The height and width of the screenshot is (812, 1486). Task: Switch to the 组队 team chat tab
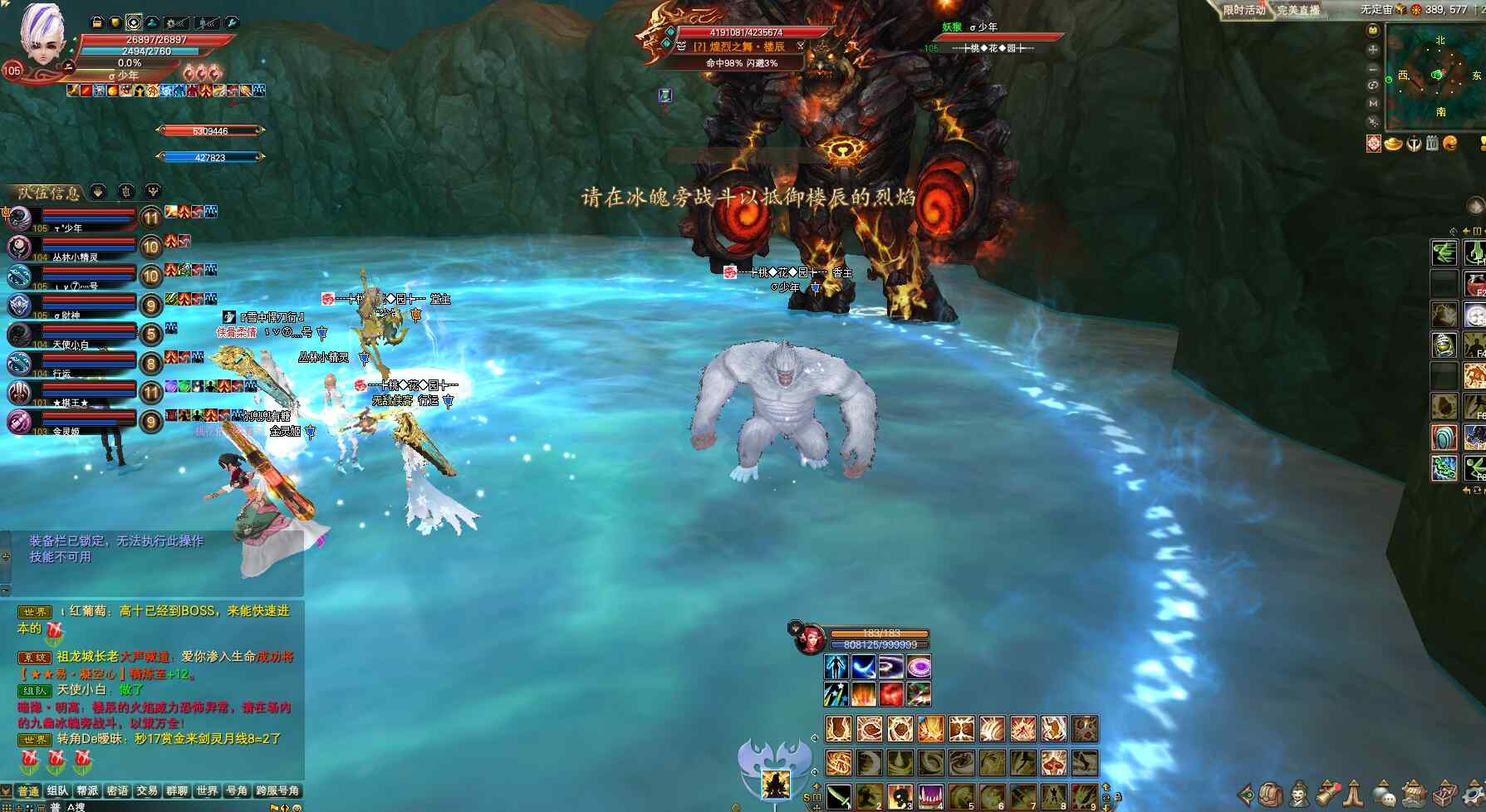coord(57,791)
